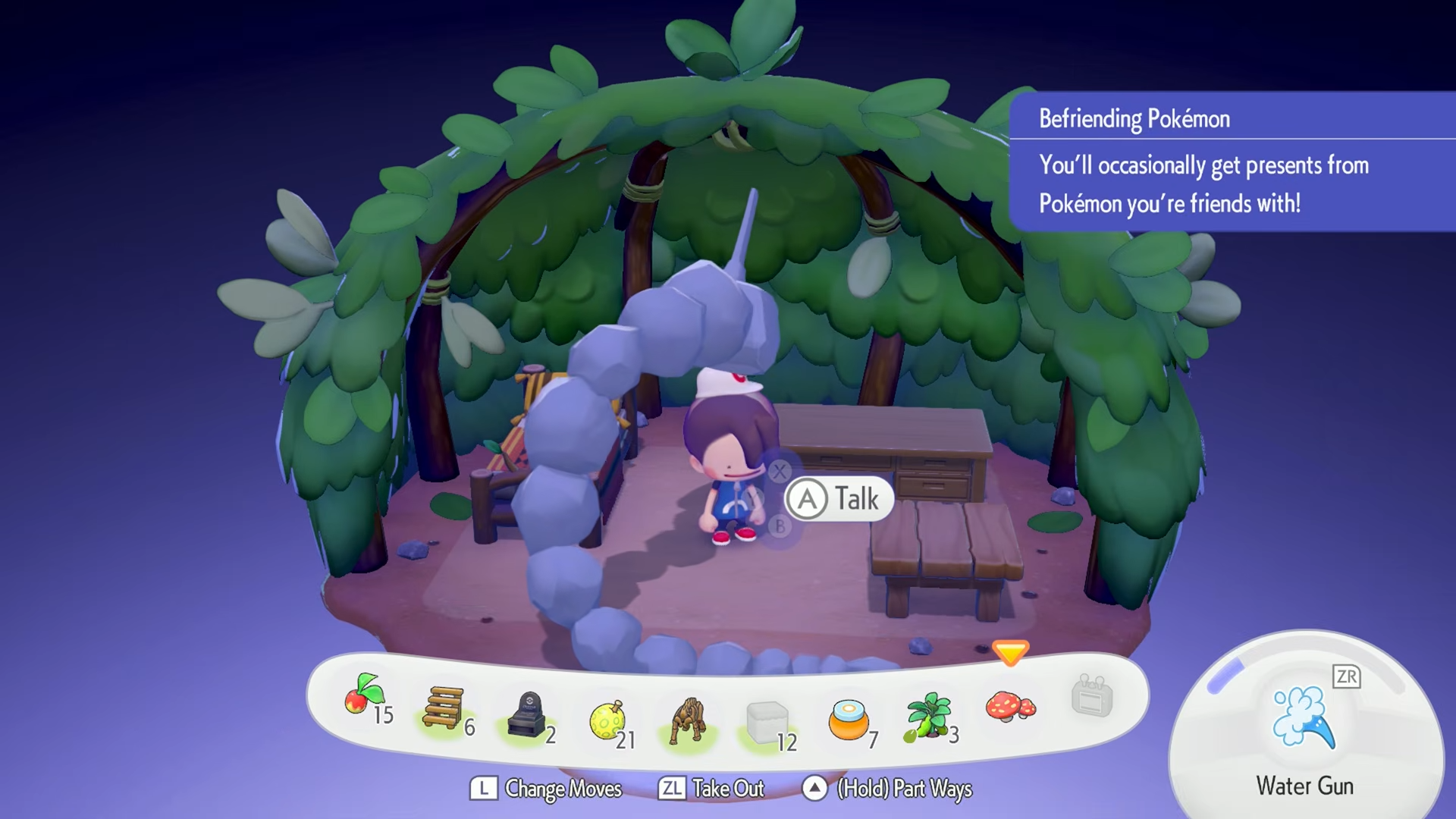Screen dimensions: 1456x819
Task: Pick the yellow spotted fruit slot
Action: 607,720
